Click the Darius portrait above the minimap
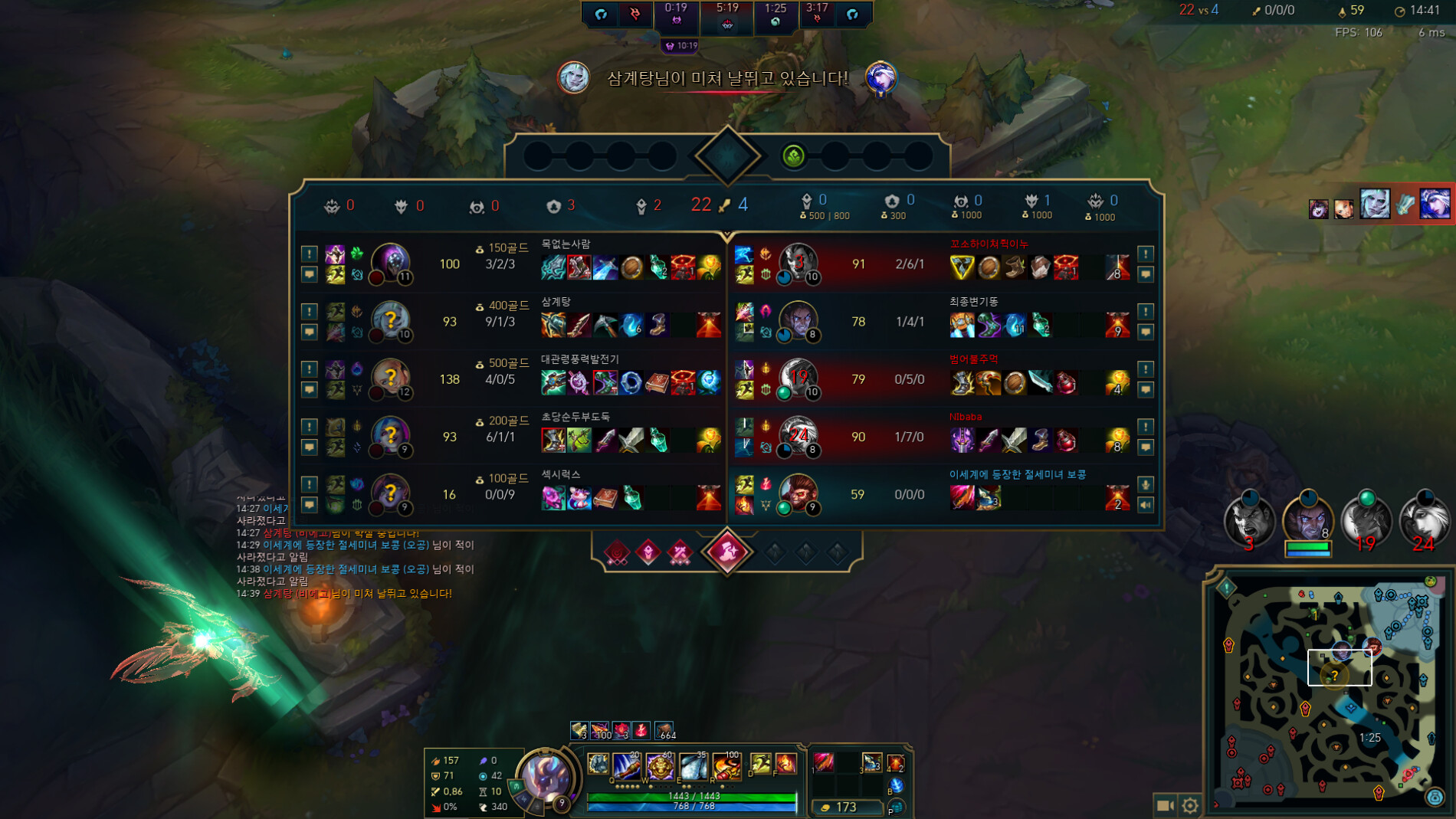Viewport: 1456px width, 819px height. (x=1250, y=521)
